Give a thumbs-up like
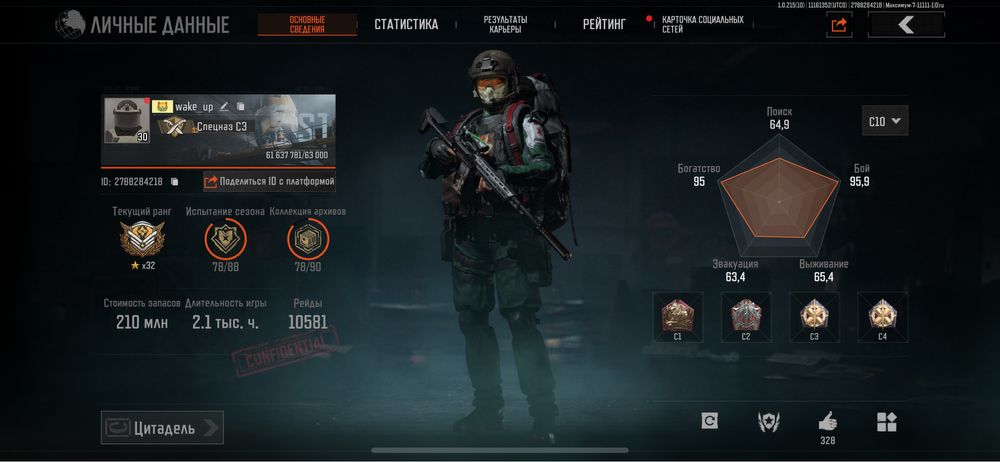 (x=827, y=421)
